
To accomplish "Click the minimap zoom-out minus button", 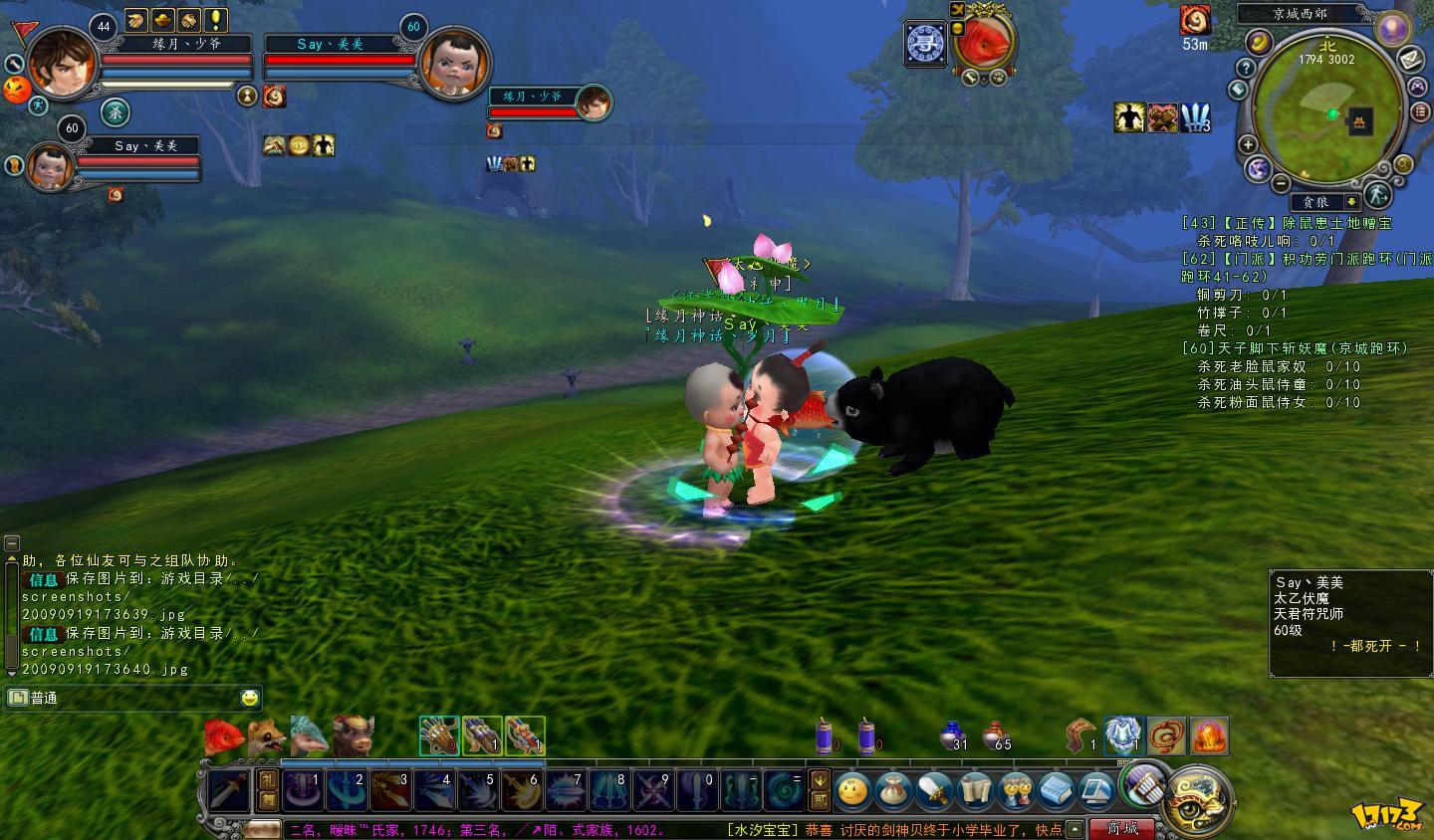I will point(1283,182).
